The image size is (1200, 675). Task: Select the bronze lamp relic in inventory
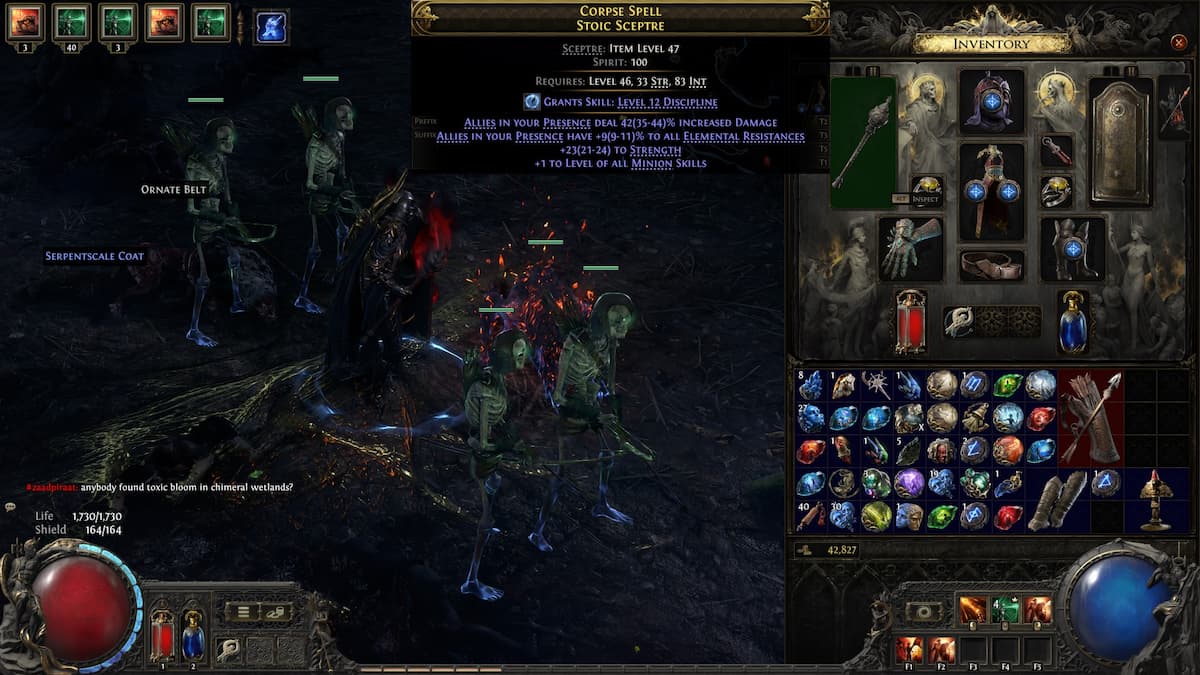(x=1154, y=499)
